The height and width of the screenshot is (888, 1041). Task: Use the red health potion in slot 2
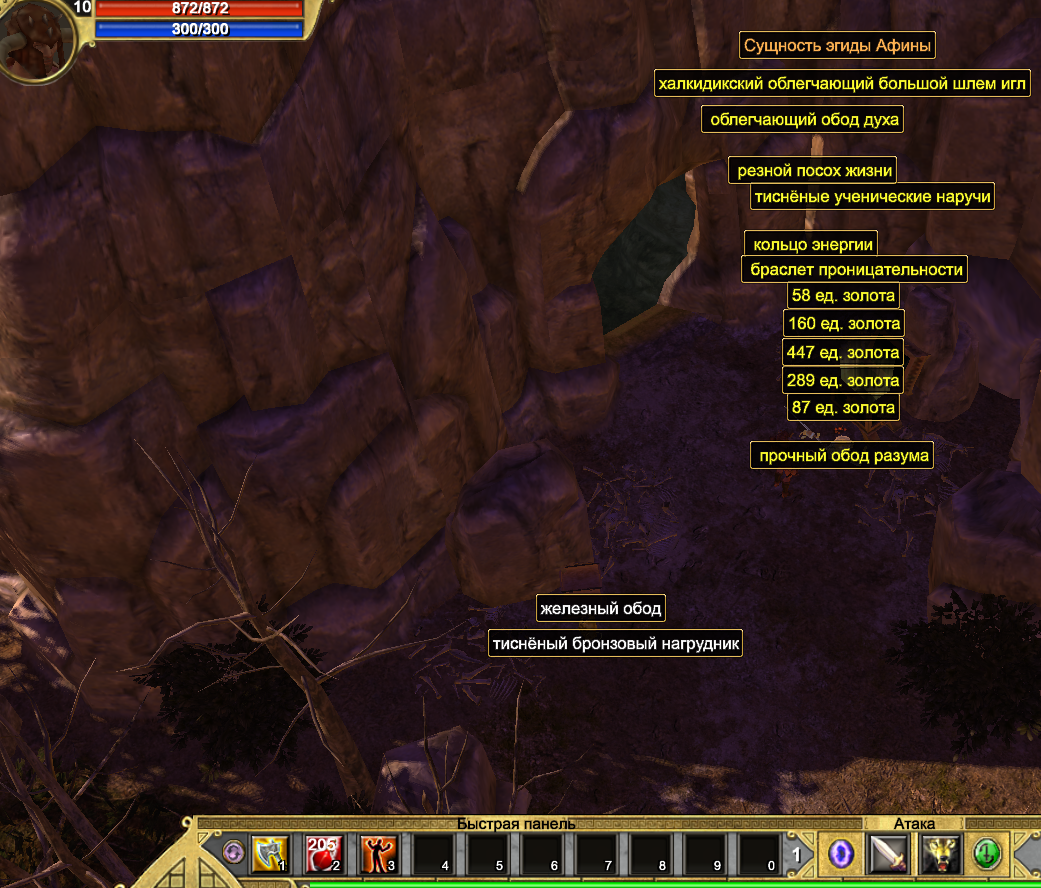click(x=324, y=853)
